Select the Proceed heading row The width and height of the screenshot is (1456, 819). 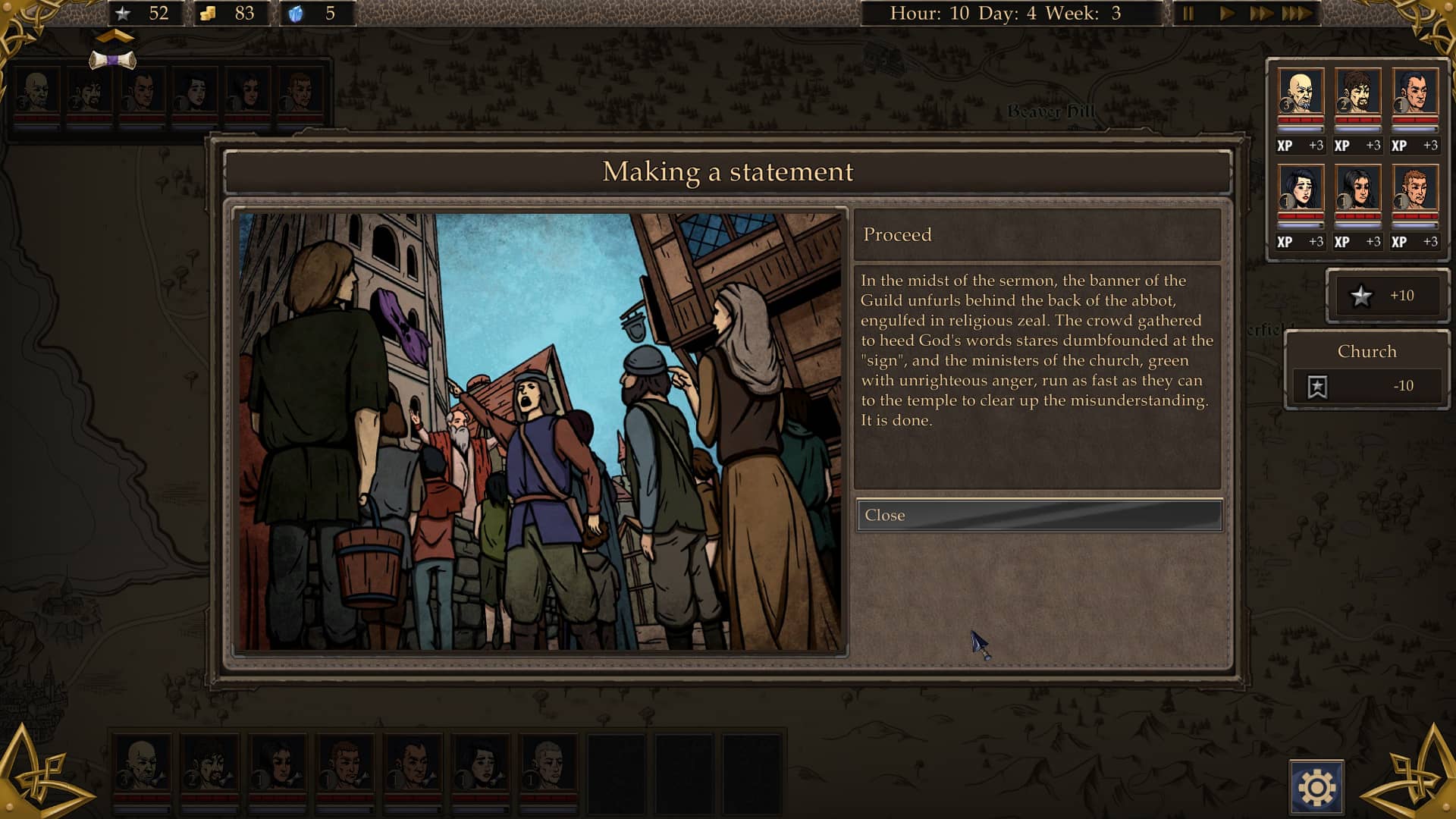coord(1037,235)
